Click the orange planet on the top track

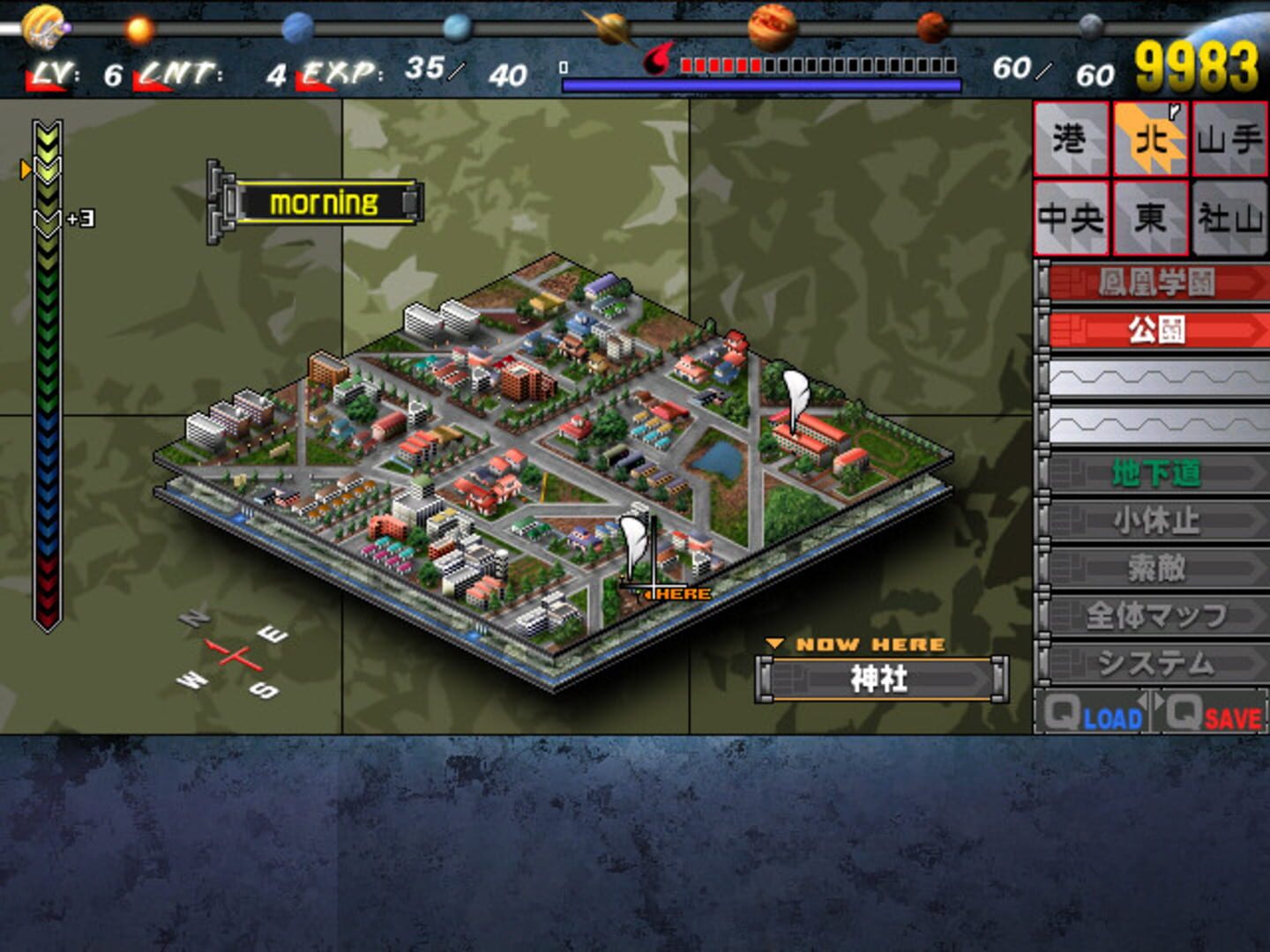pos(137,29)
